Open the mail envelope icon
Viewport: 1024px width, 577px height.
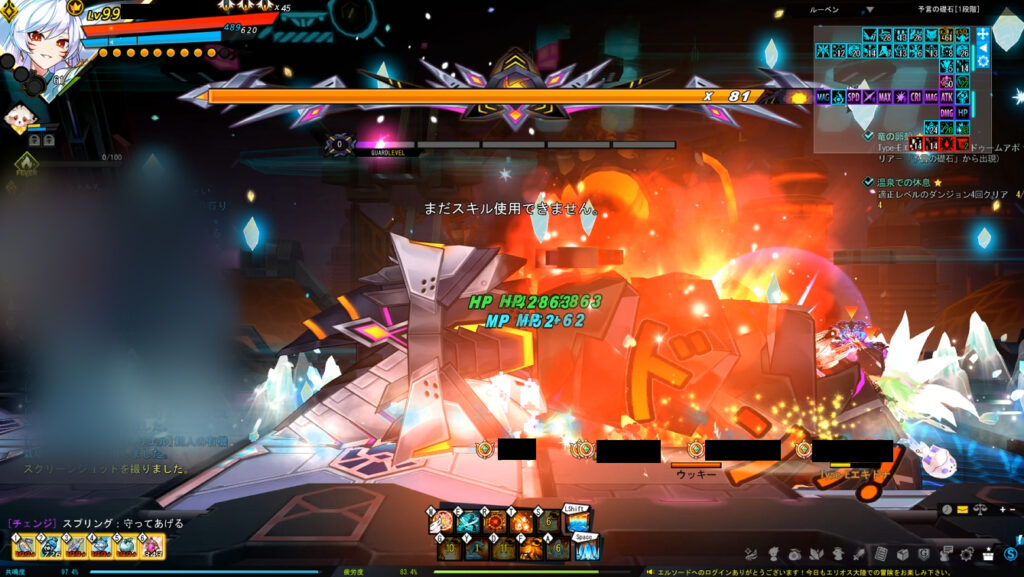click(x=962, y=510)
